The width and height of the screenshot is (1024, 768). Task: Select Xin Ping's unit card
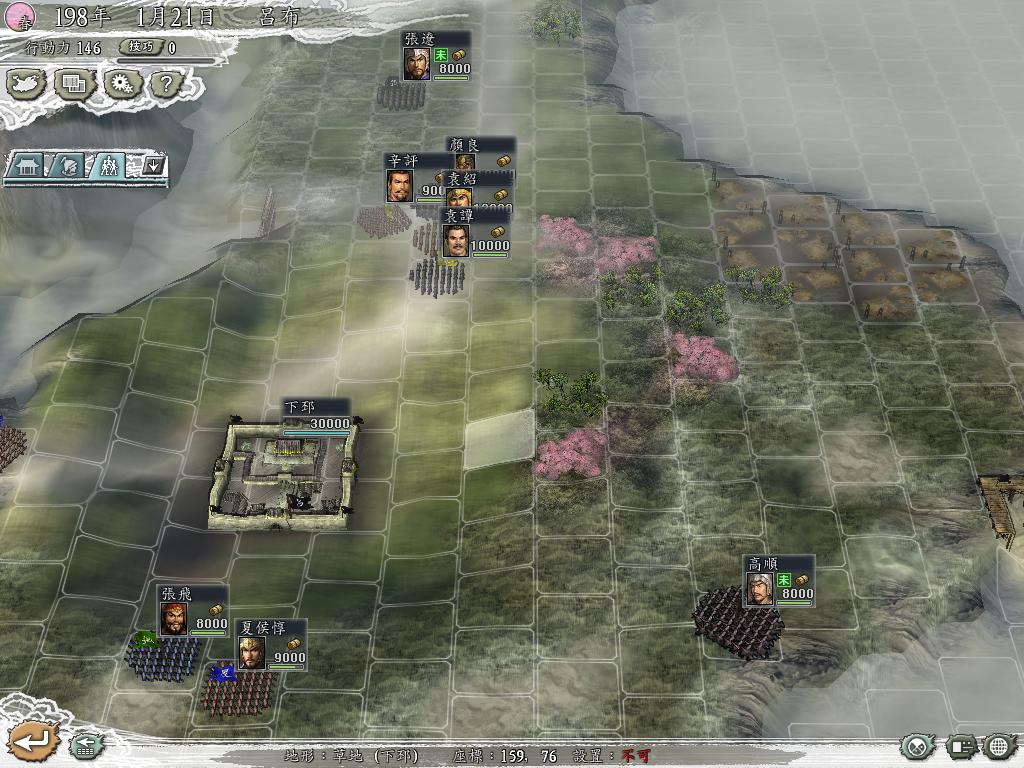pos(400,186)
